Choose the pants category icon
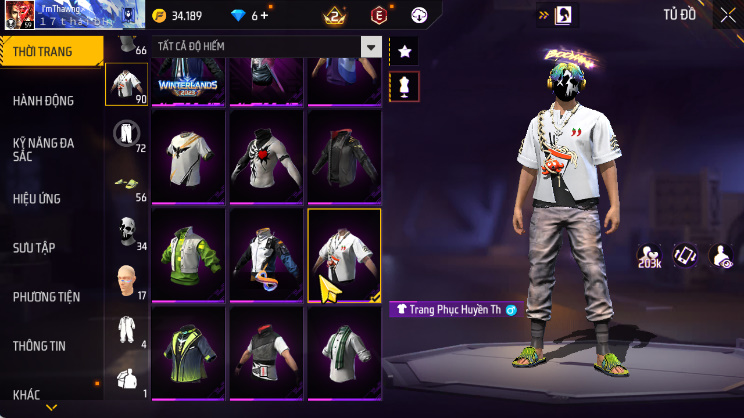Image resolution: width=744 pixels, height=418 pixels. (x=125, y=134)
